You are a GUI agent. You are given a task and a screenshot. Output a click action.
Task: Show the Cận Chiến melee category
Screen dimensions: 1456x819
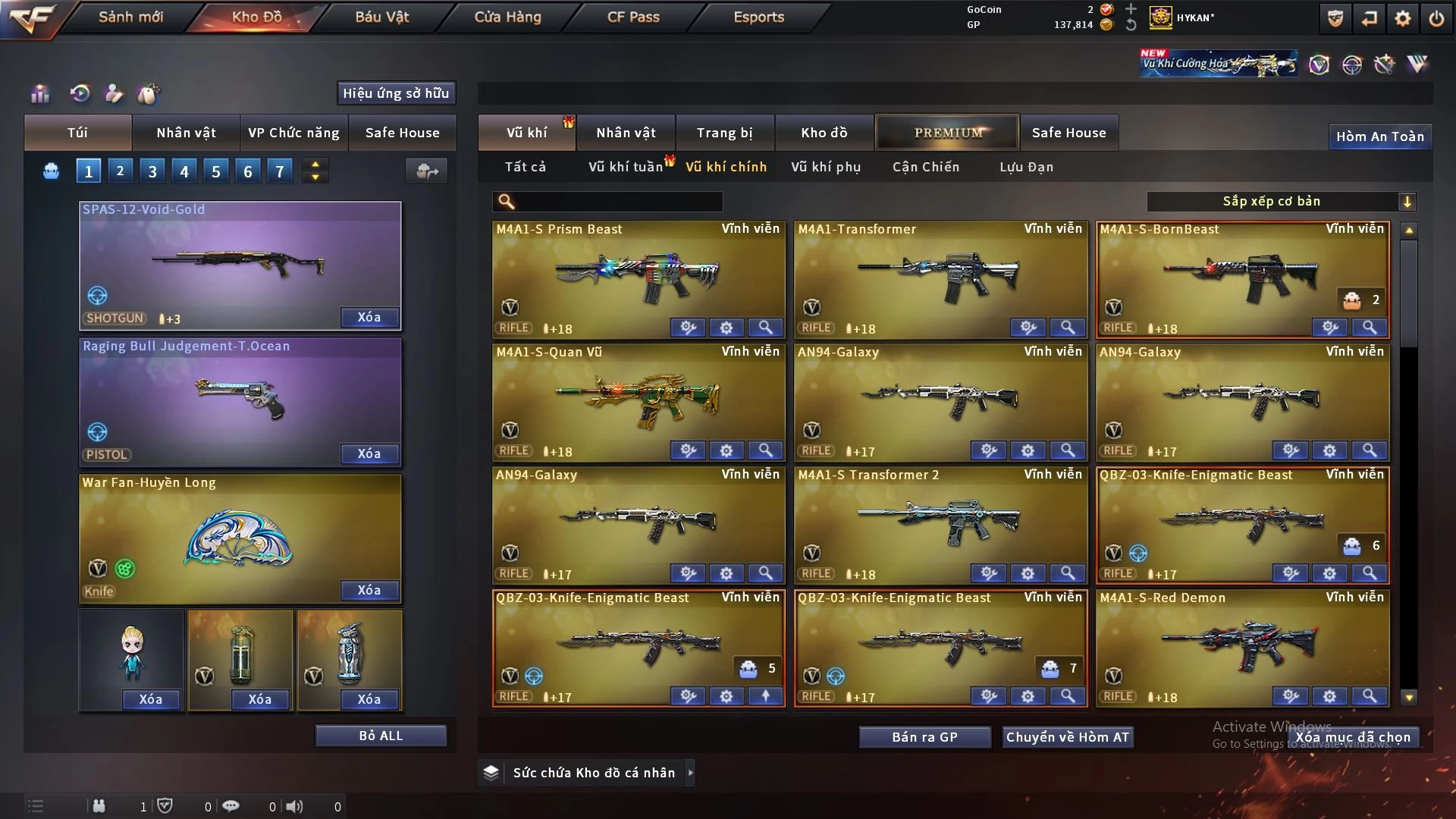pos(926,167)
